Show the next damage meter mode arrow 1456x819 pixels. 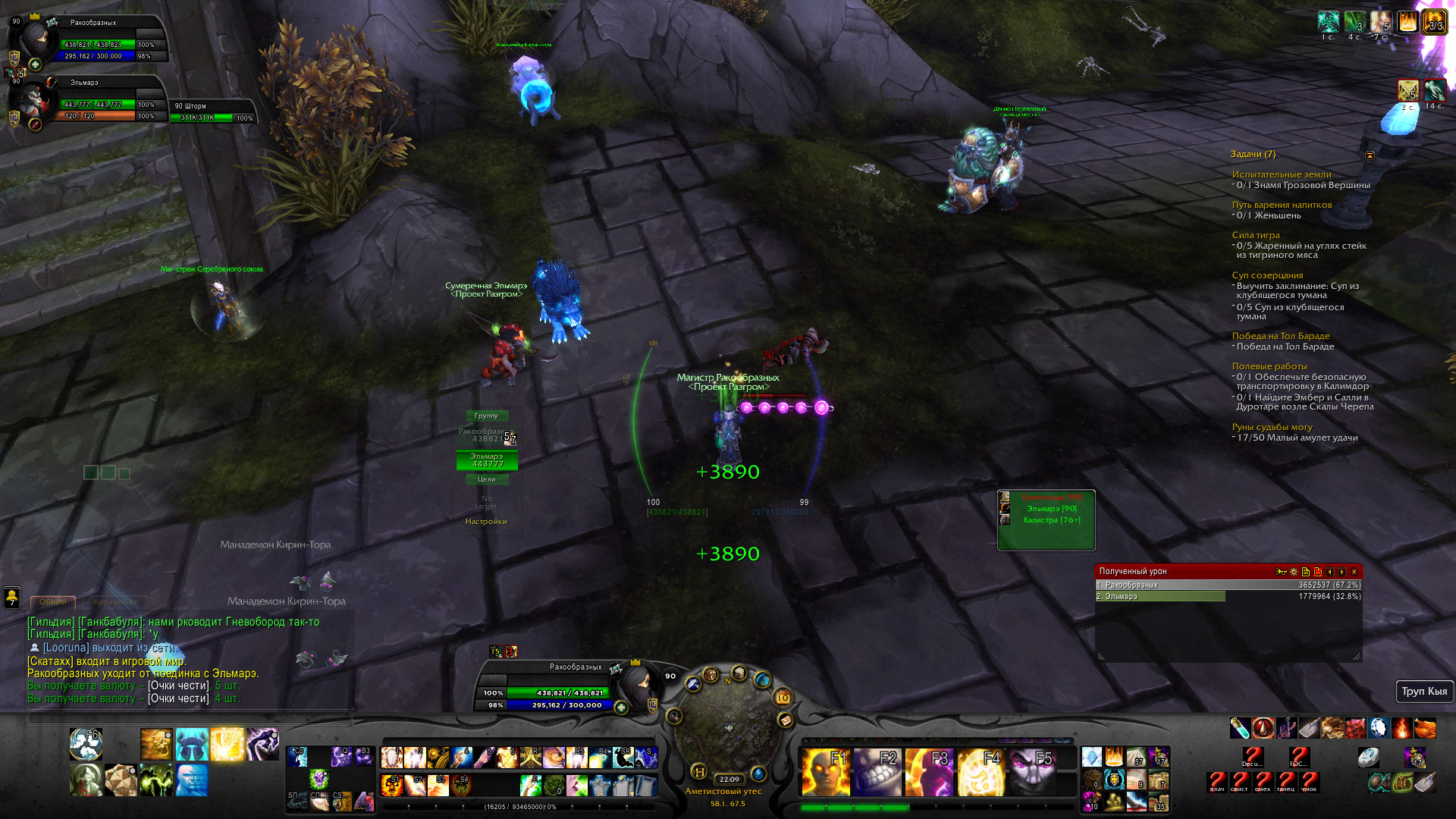1342,572
